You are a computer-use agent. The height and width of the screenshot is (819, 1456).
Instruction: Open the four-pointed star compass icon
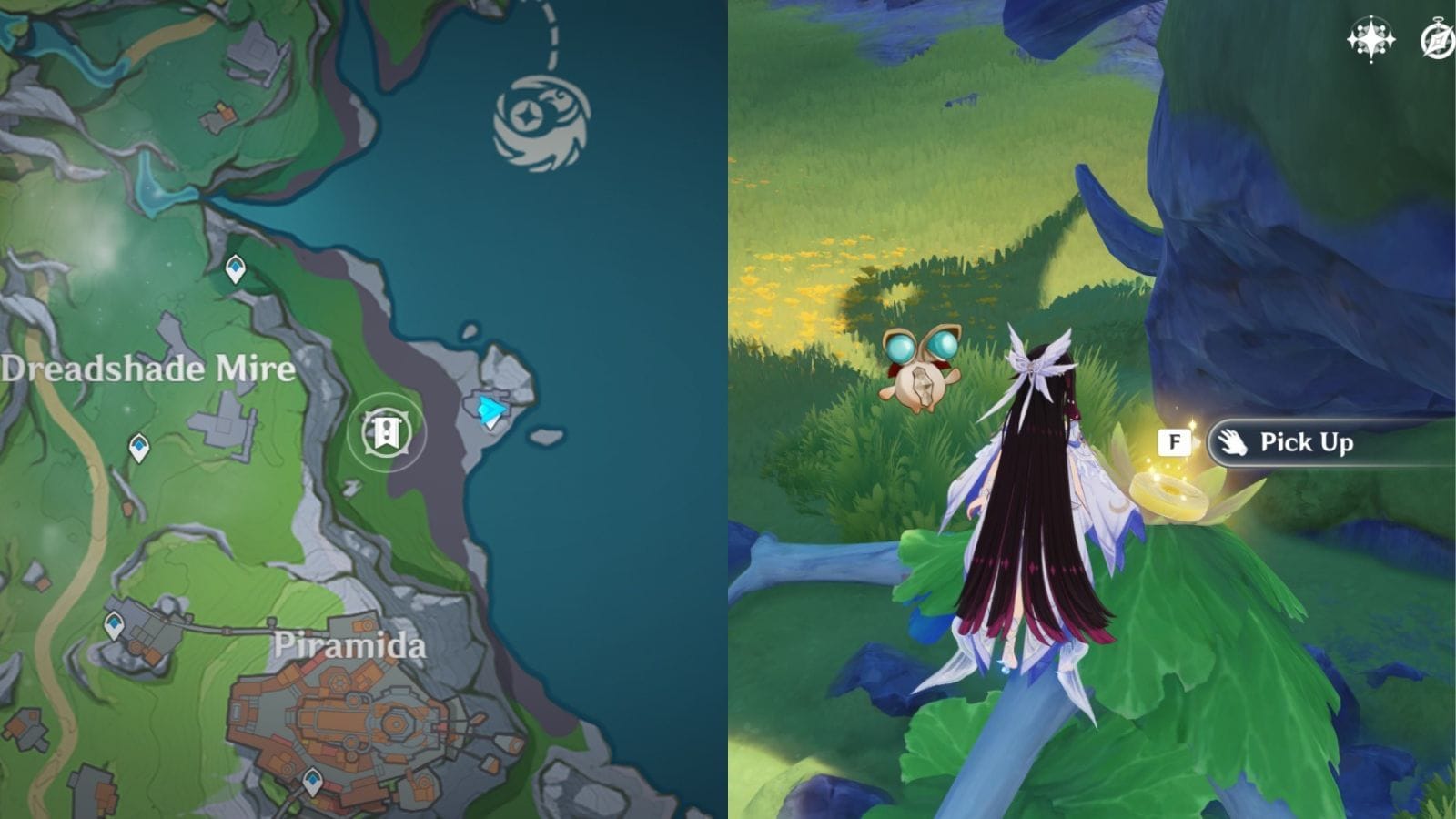click(x=1370, y=40)
